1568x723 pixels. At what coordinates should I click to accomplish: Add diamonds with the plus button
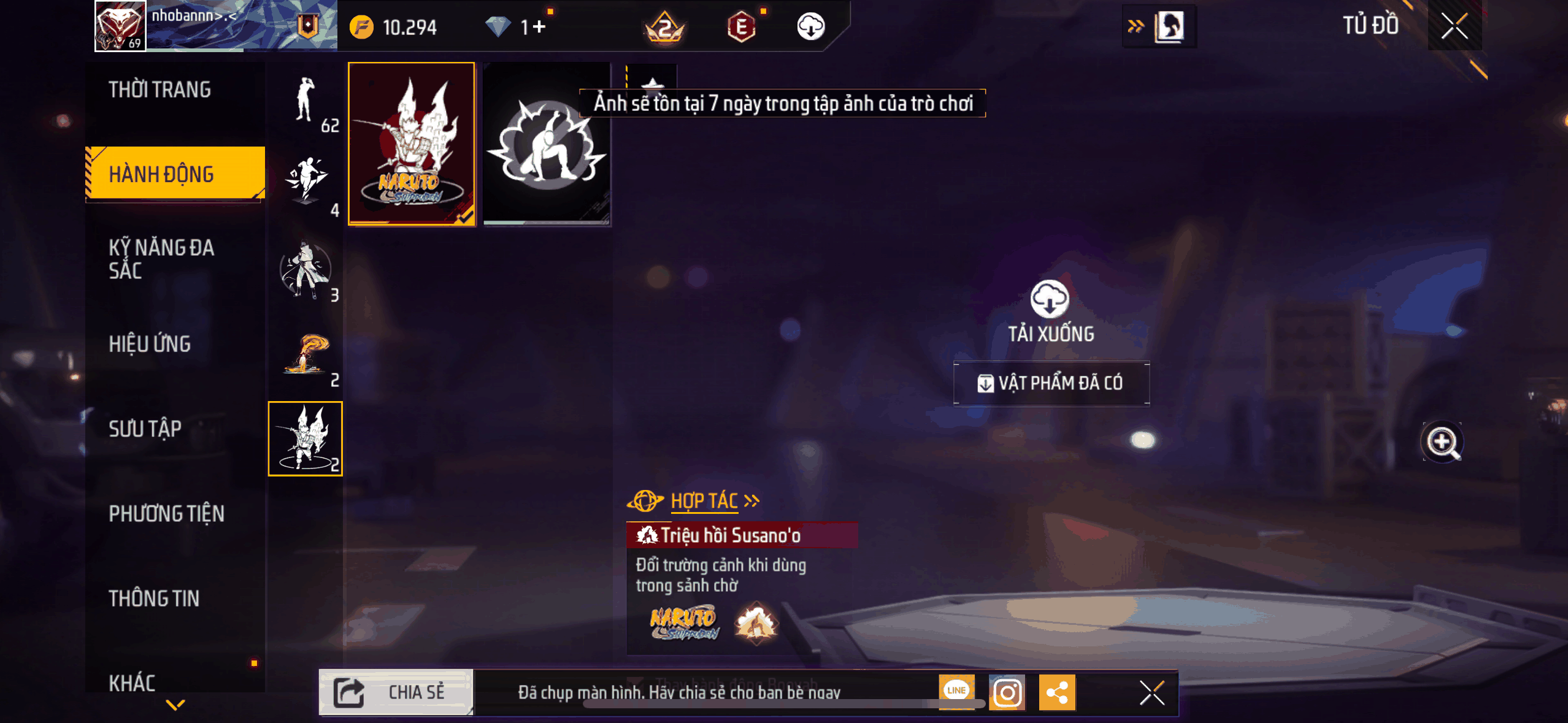tap(539, 27)
